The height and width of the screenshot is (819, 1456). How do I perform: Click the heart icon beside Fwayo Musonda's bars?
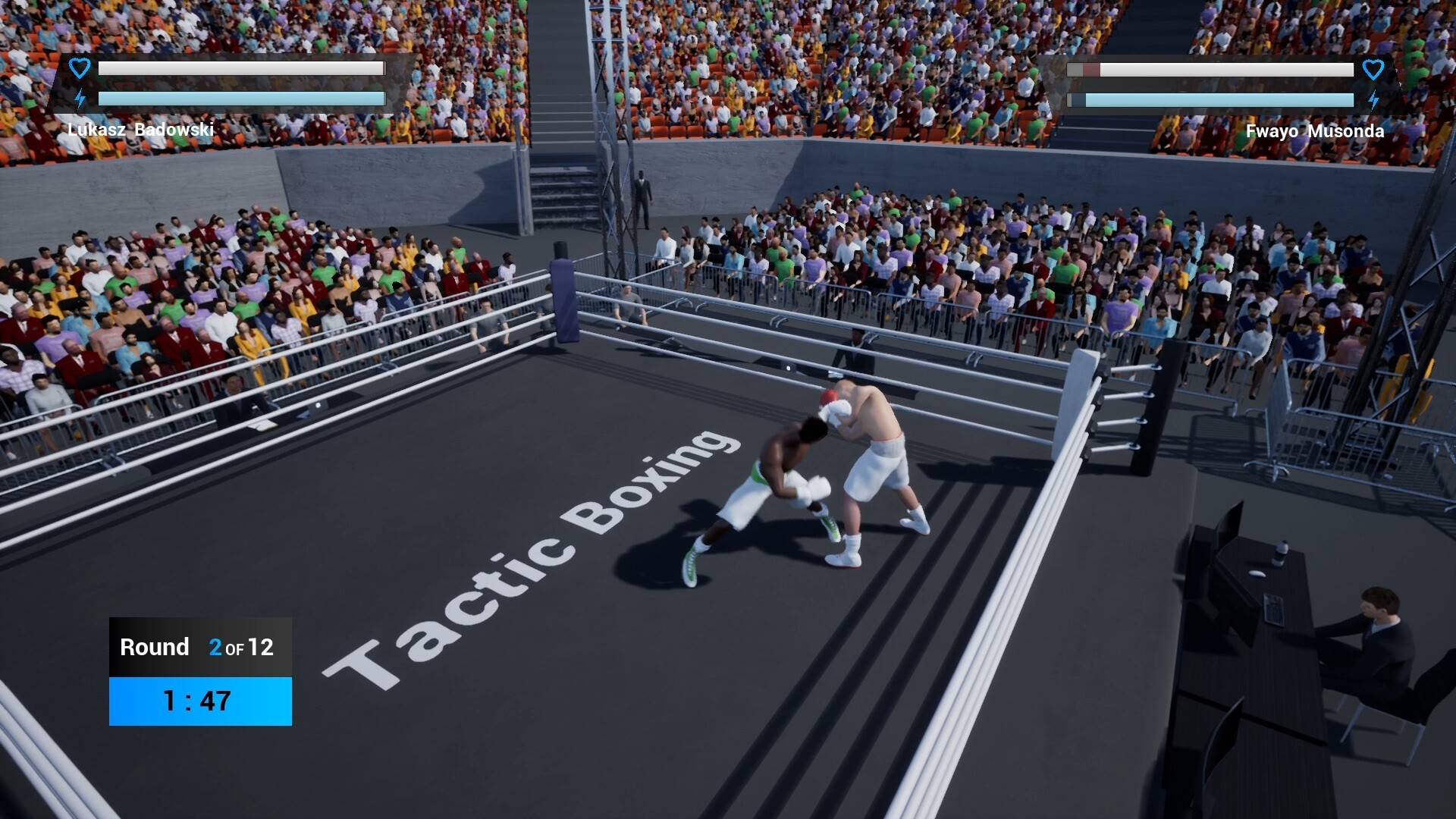coord(1374,70)
